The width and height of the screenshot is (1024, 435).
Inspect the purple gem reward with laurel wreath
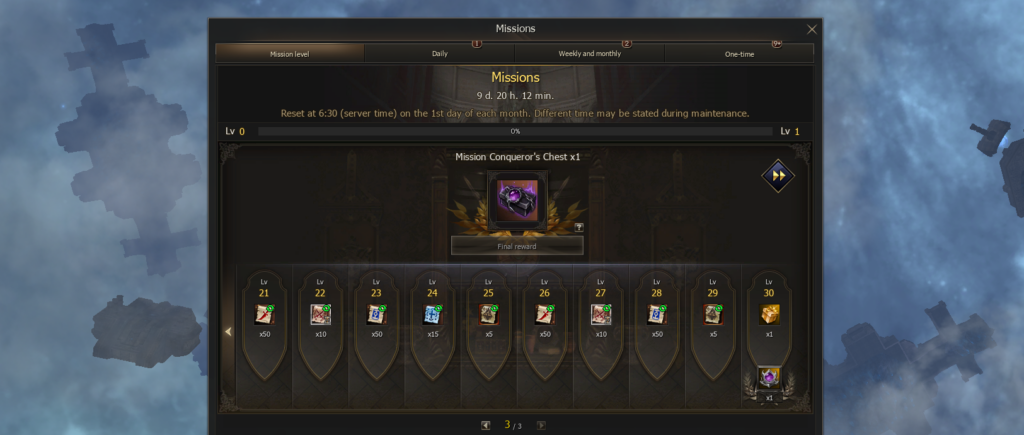769,378
